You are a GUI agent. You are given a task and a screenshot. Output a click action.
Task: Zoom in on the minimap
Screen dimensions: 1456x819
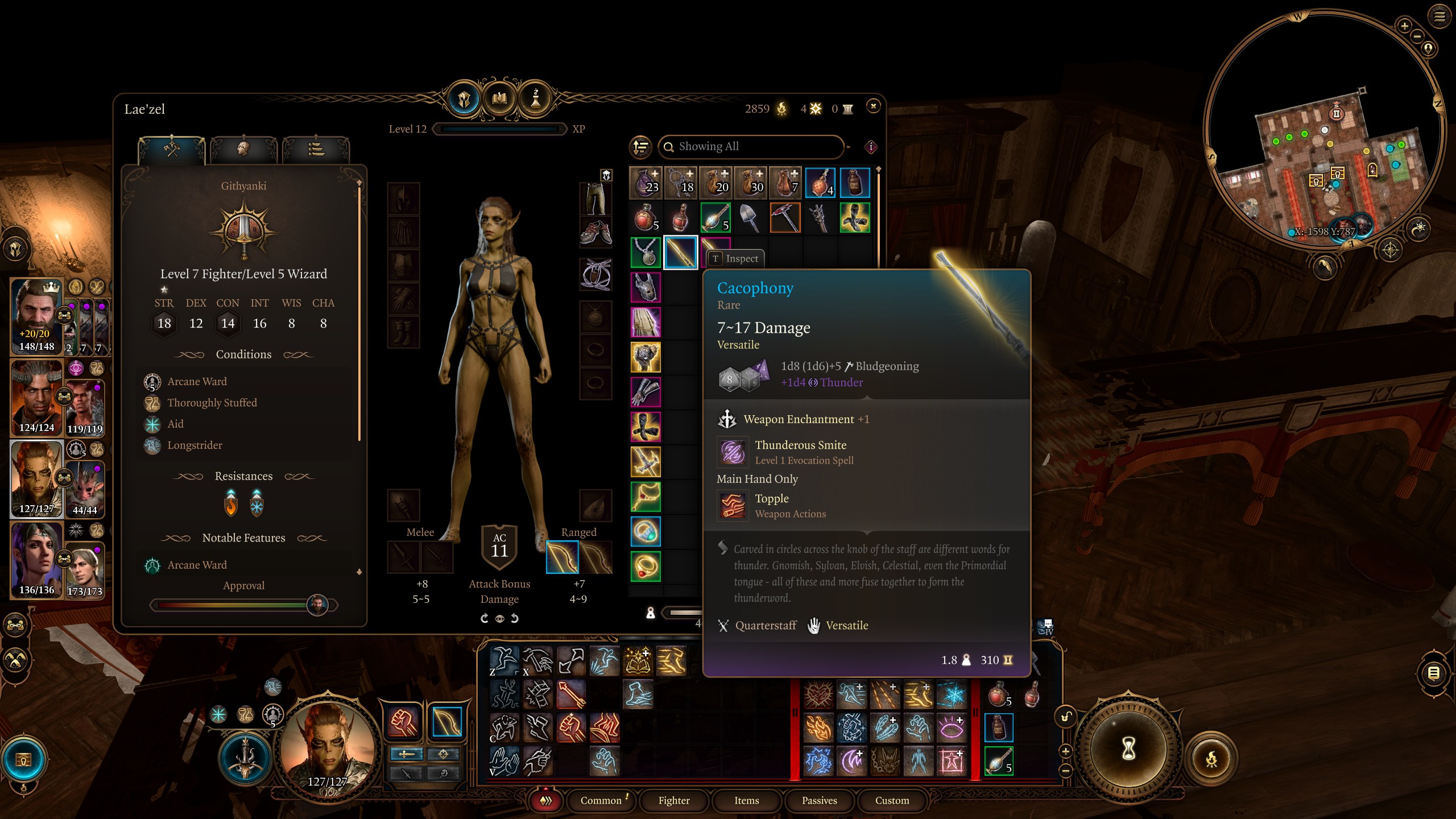(1404, 26)
